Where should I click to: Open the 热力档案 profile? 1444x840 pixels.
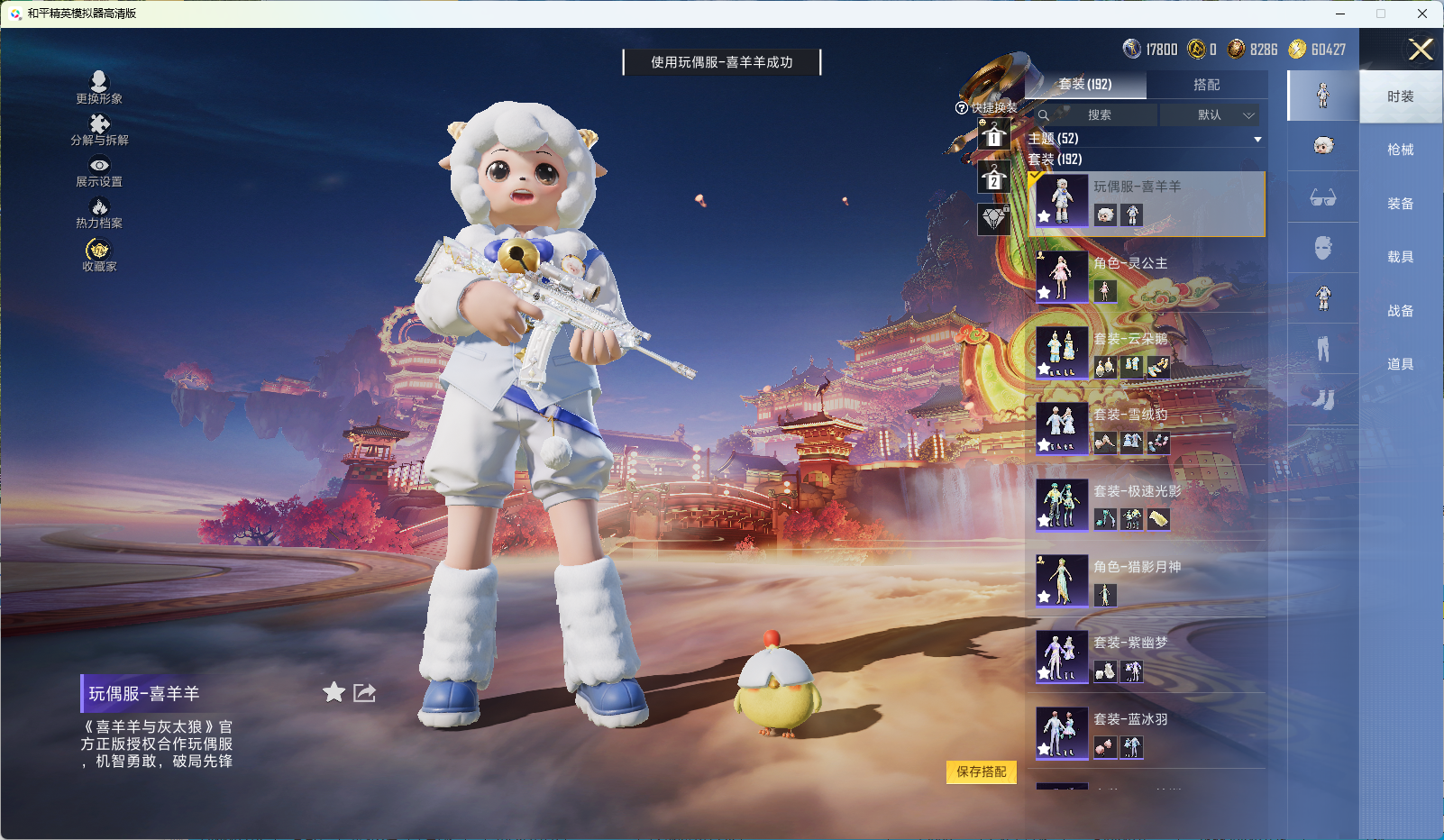(x=100, y=213)
